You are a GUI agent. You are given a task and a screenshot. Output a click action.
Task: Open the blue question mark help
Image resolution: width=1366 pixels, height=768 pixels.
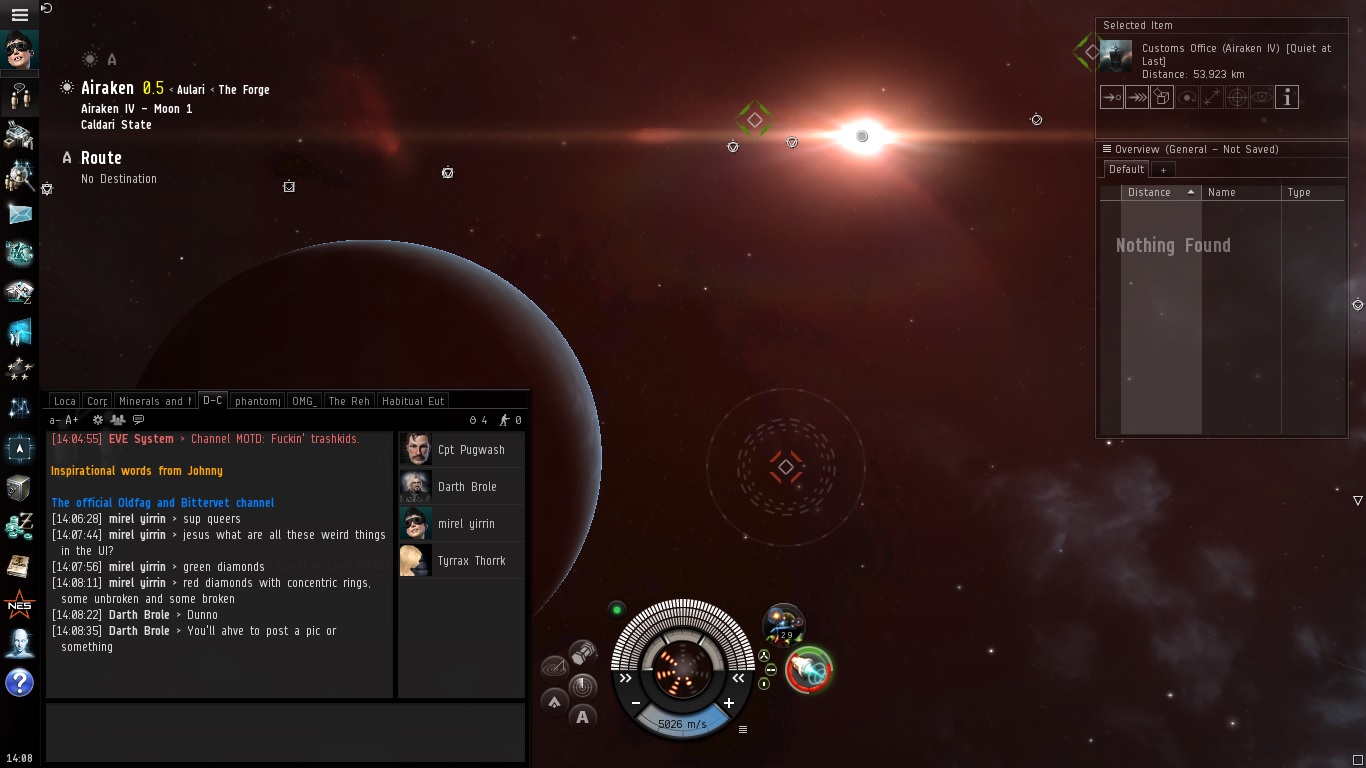click(x=20, y=683)
